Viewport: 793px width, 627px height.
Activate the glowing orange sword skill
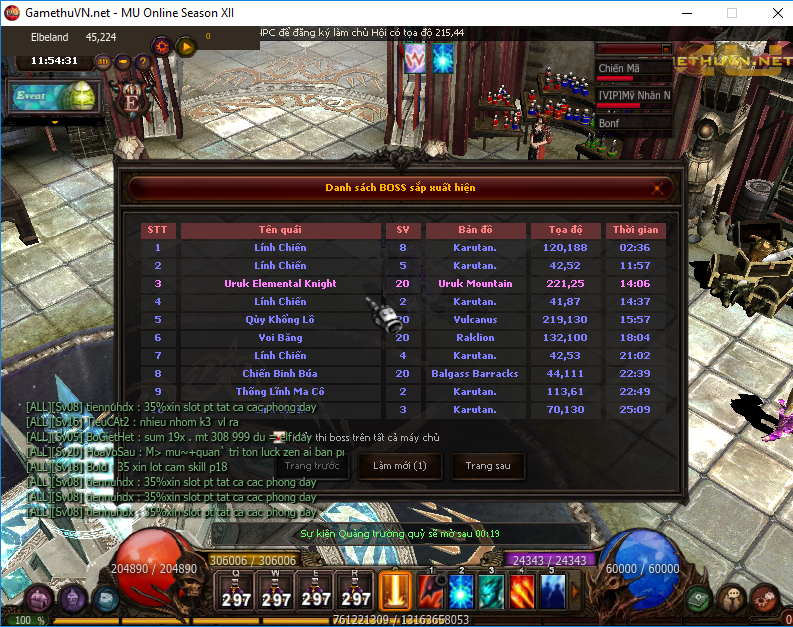point(395,589)
